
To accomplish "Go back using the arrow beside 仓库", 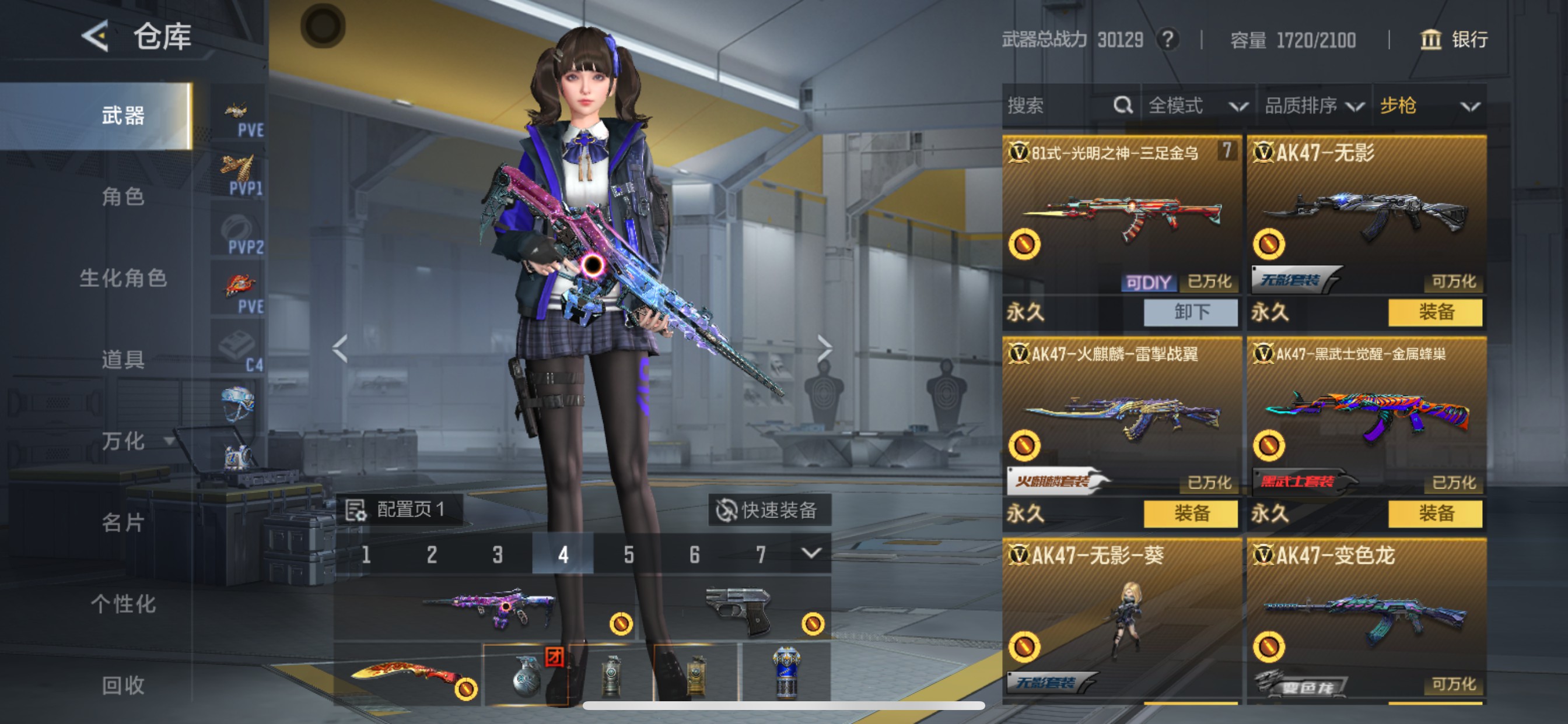I will [x=96, y=37].
